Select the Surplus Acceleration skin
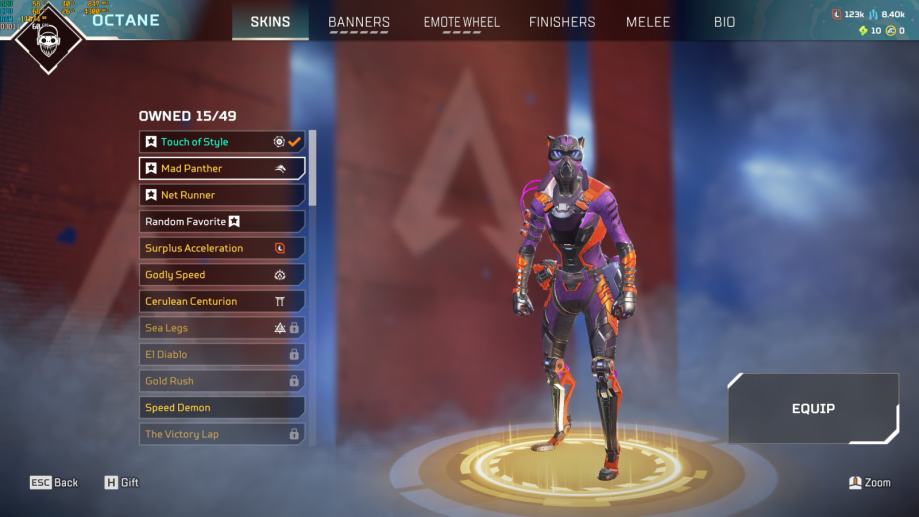The image size is (919, 517). pos(221,248)
